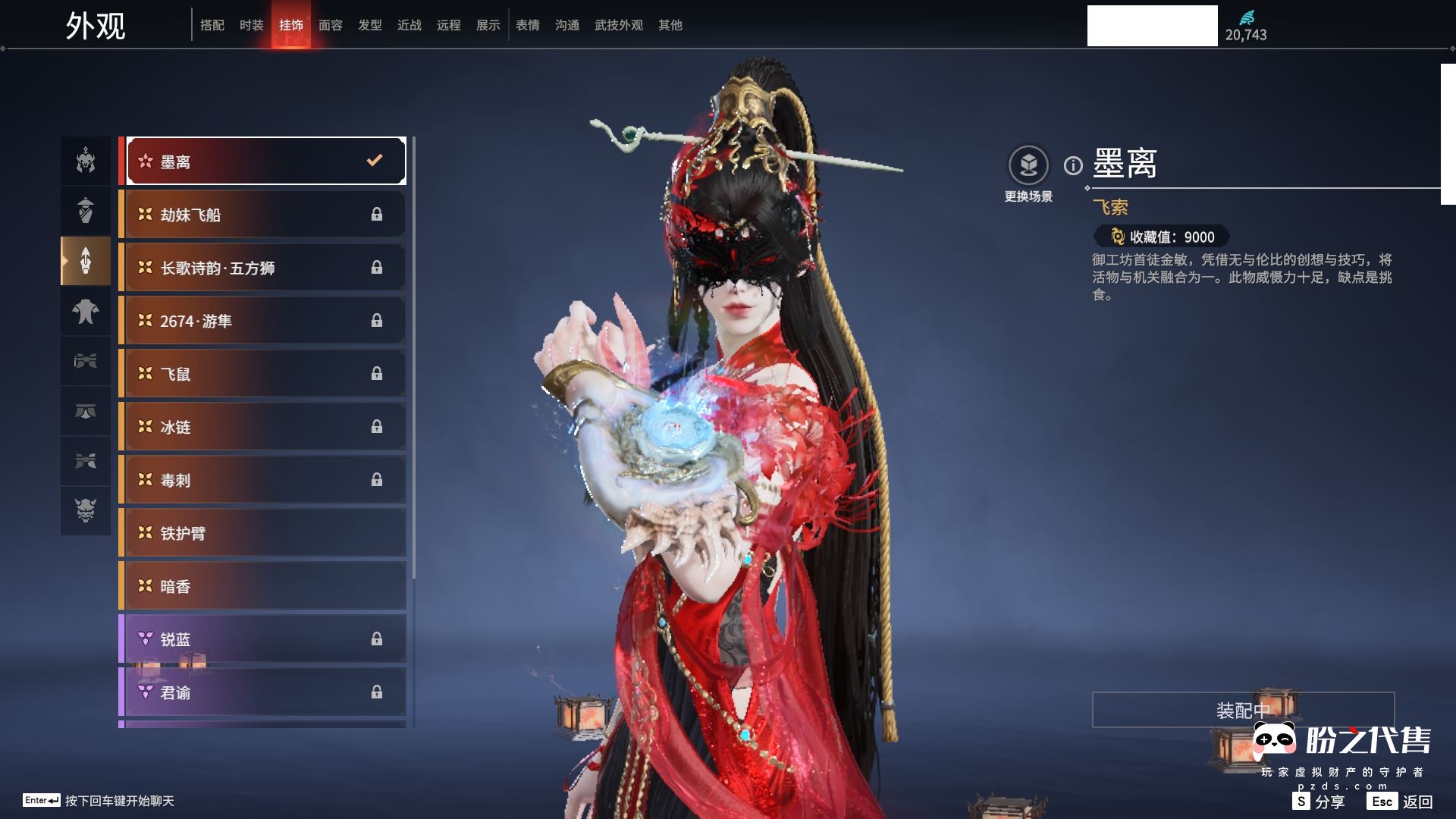Select the 铁护臂 accessory

262,533
